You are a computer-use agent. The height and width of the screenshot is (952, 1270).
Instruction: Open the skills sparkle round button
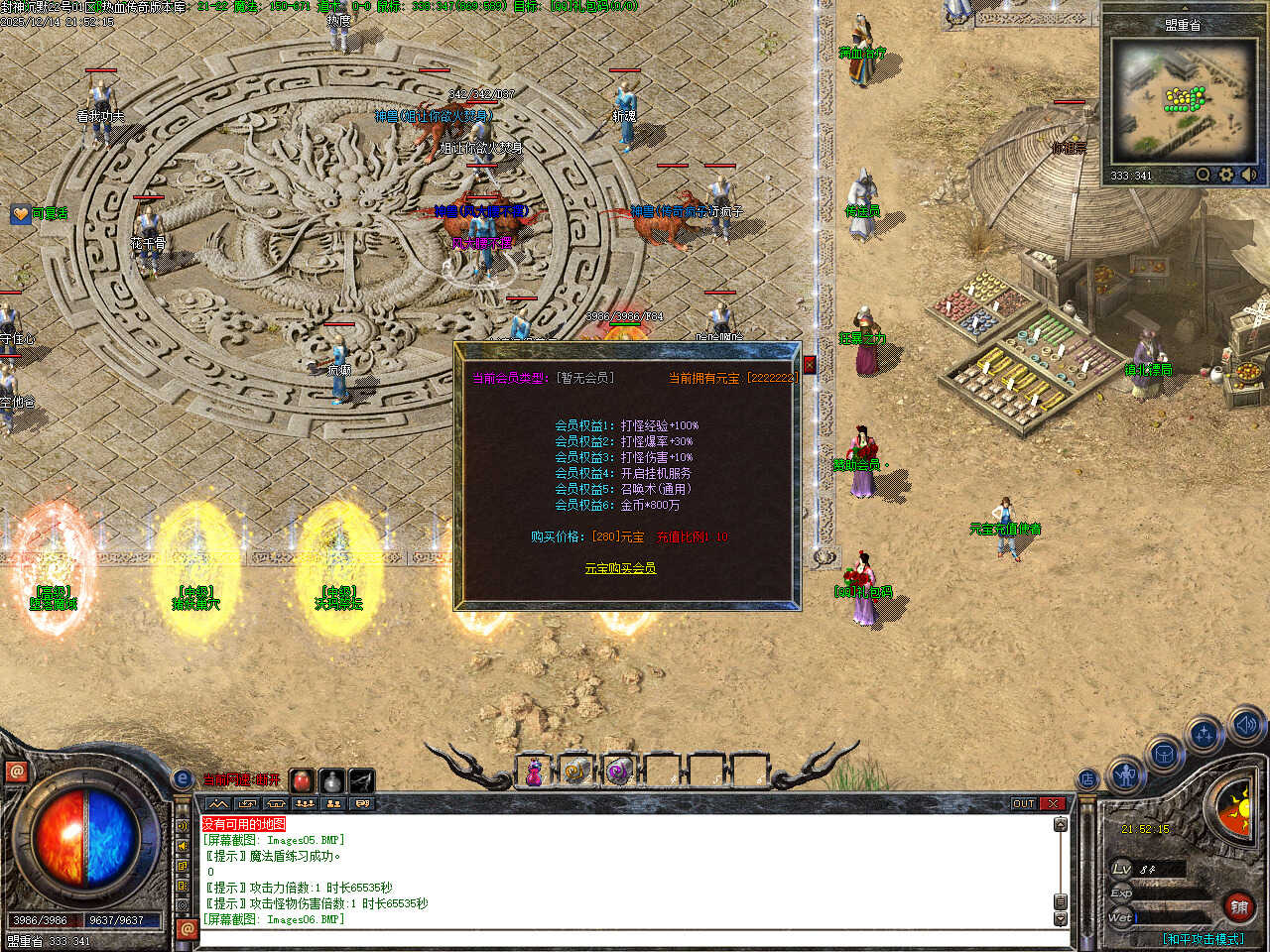[x=1205, y=735]
